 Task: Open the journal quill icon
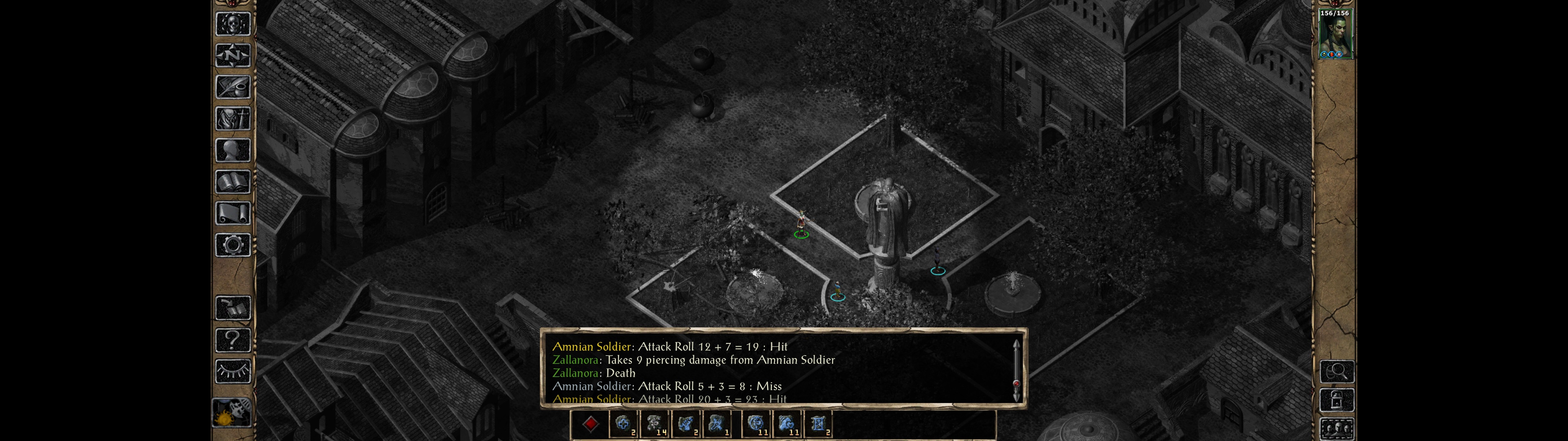pyautogui.click(x=232, y=87)
